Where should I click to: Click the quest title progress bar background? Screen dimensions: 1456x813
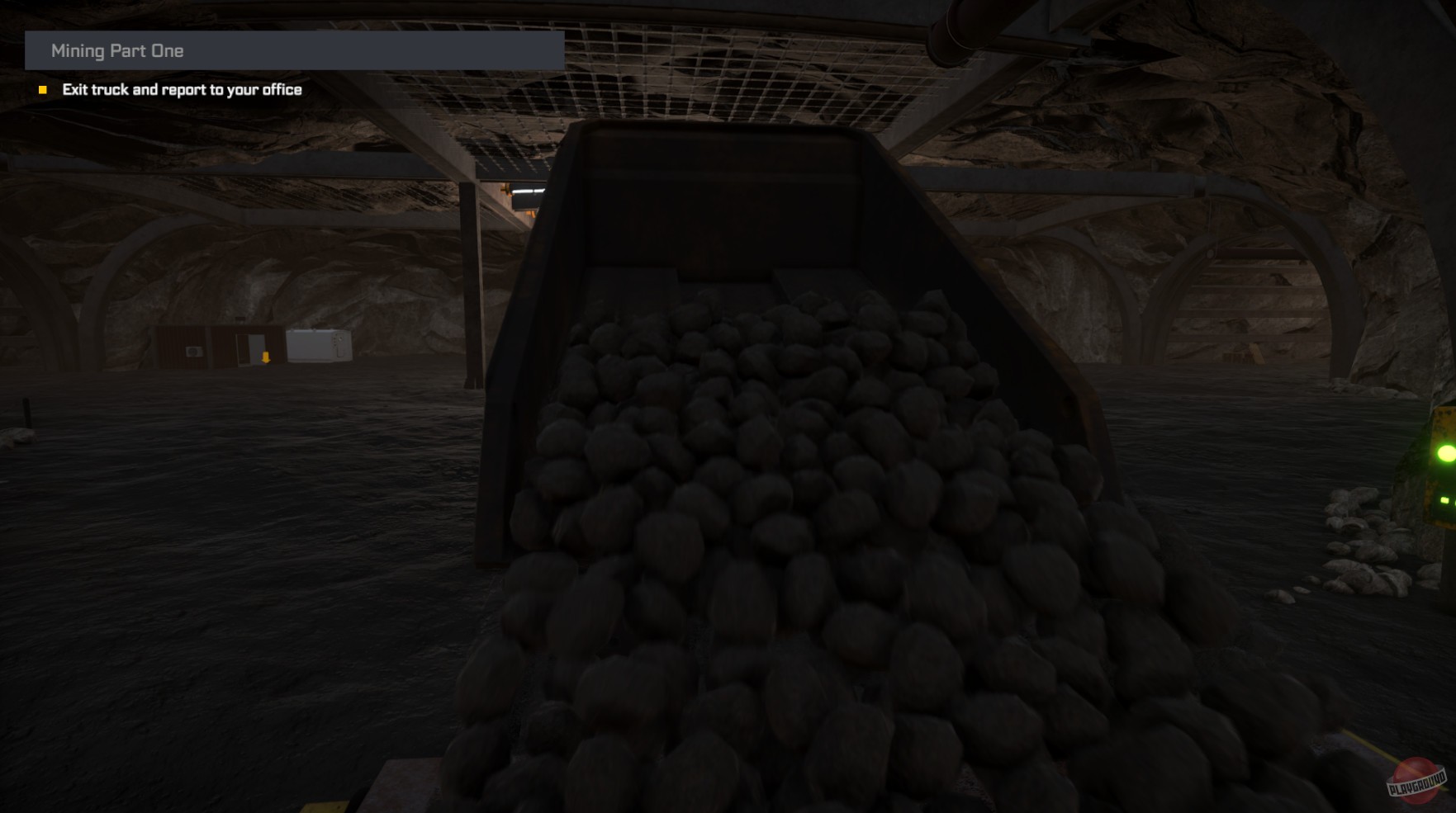413,51
